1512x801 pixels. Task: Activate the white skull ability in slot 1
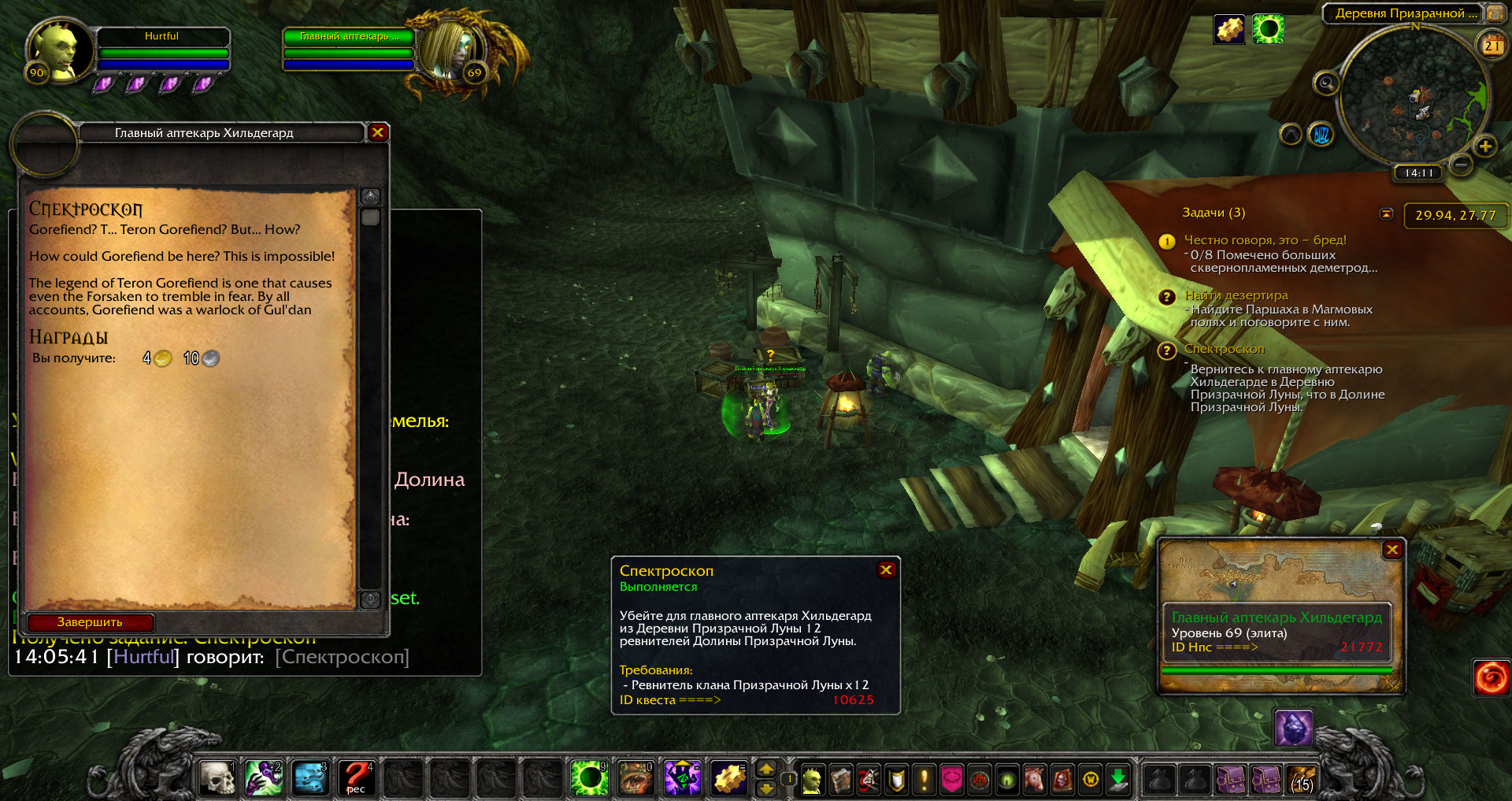[x=217, y=778]
